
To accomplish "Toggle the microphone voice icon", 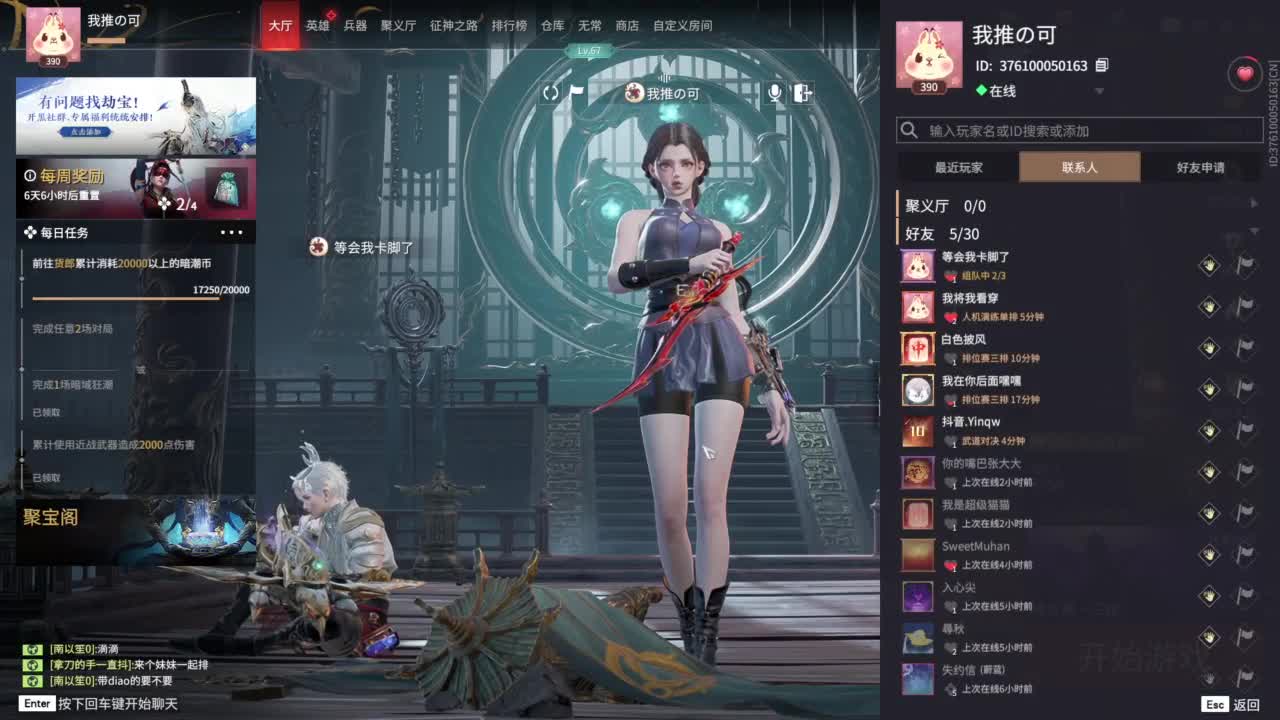I will [776, 92].
